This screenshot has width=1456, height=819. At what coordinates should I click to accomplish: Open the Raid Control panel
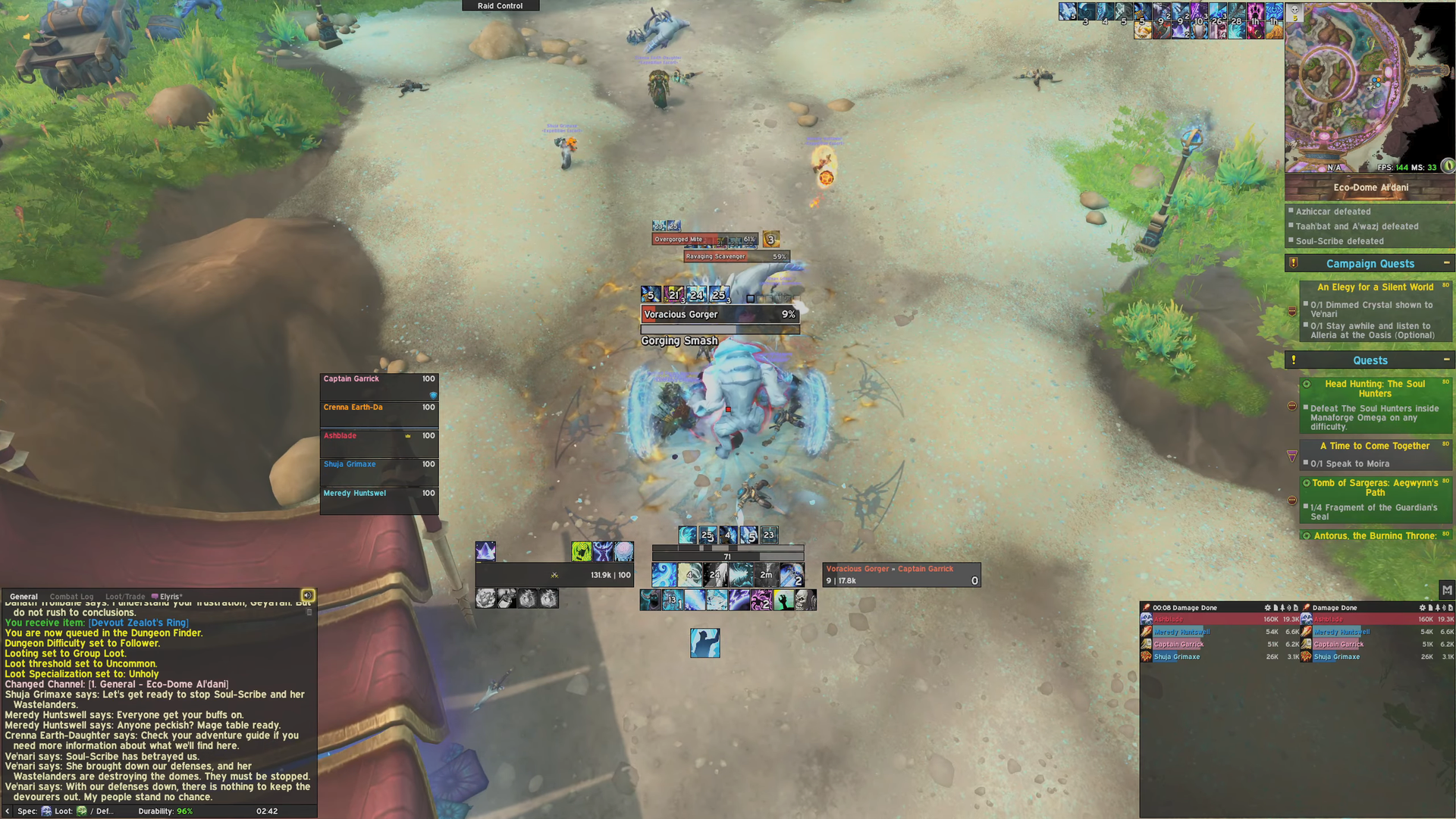[500, 5]
